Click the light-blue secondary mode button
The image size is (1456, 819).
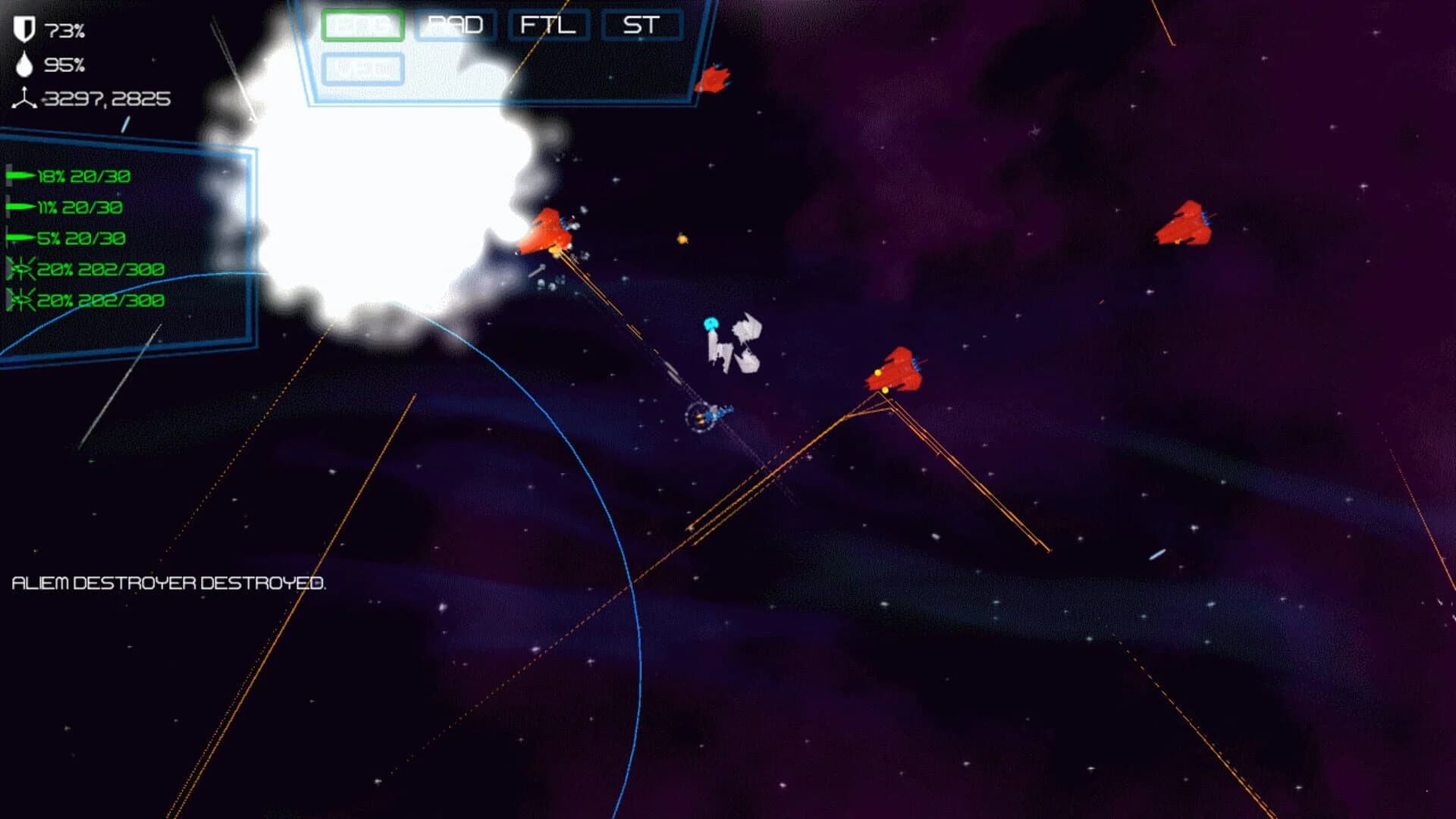pyautogui.click(x=362, y=68)
